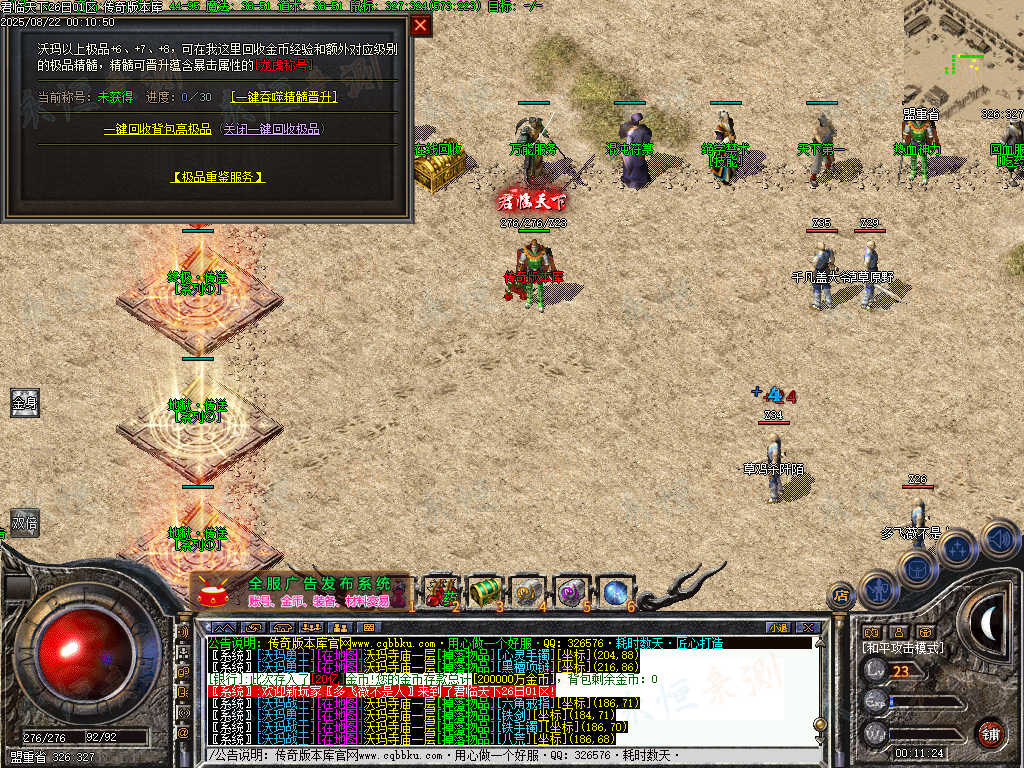Click the 一键吞噬精髓晋升 link
This screenshot has height=768, width=1024.
tap(284, 97)
